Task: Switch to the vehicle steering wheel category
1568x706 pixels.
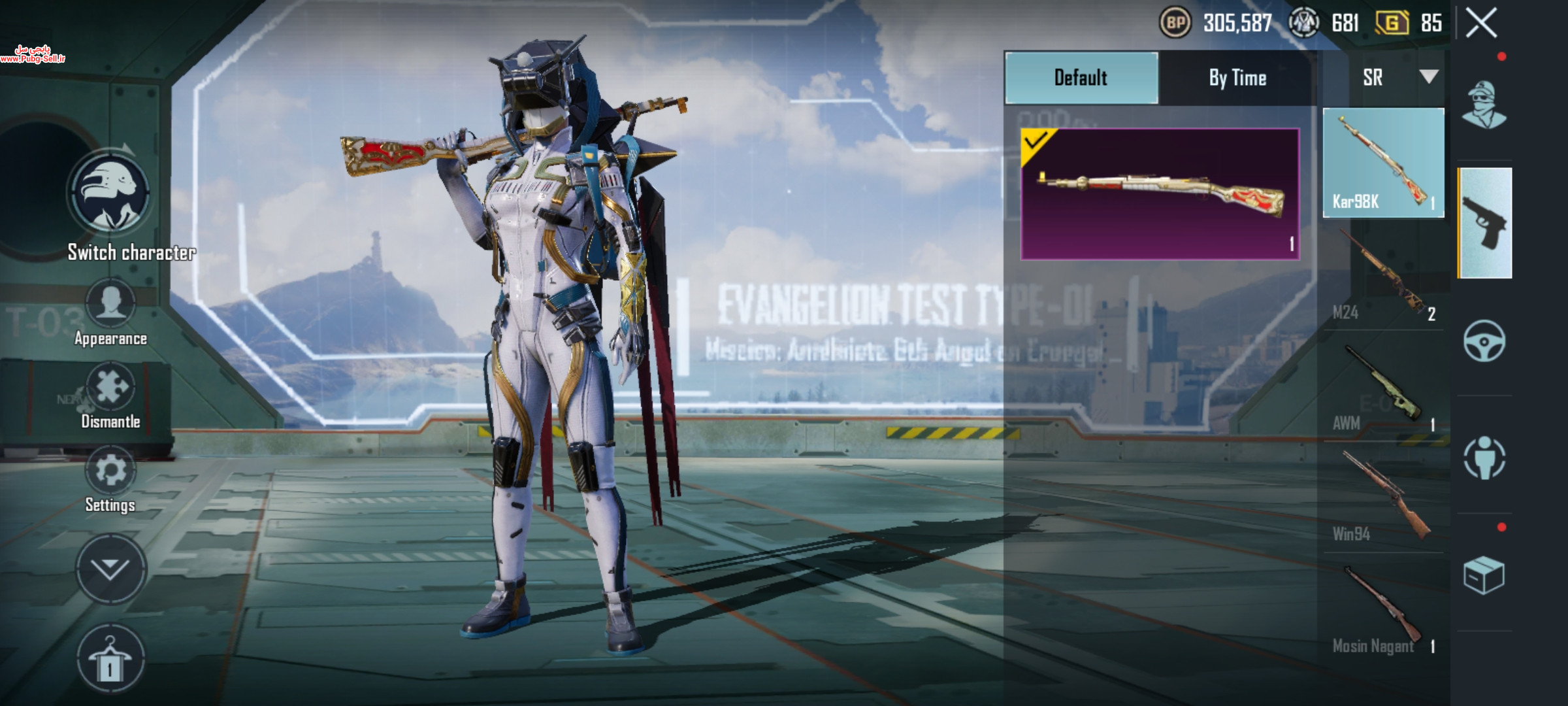Action: tap(1484, 341)
